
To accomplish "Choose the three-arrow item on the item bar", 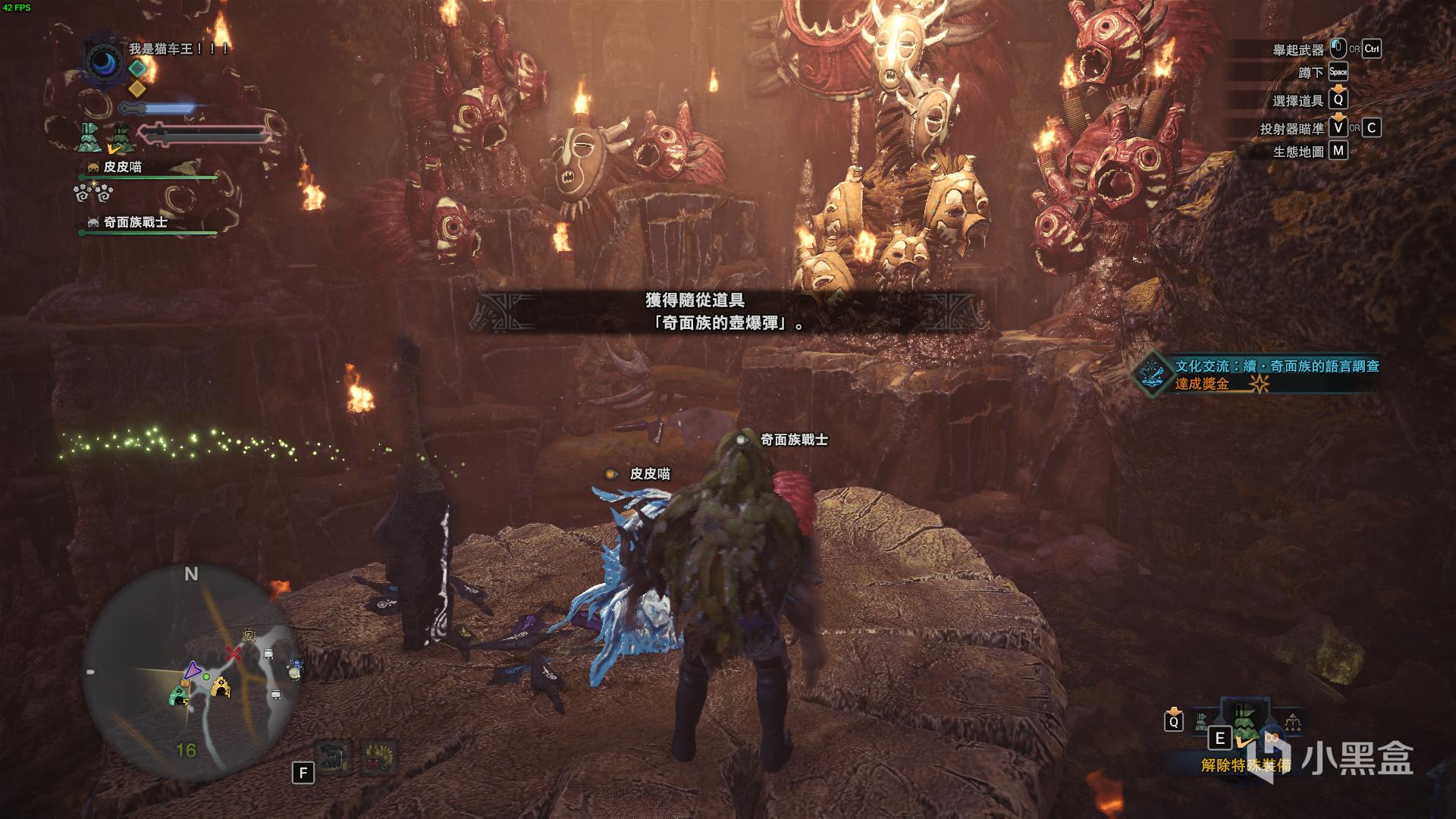I will tap(1292, 723).
